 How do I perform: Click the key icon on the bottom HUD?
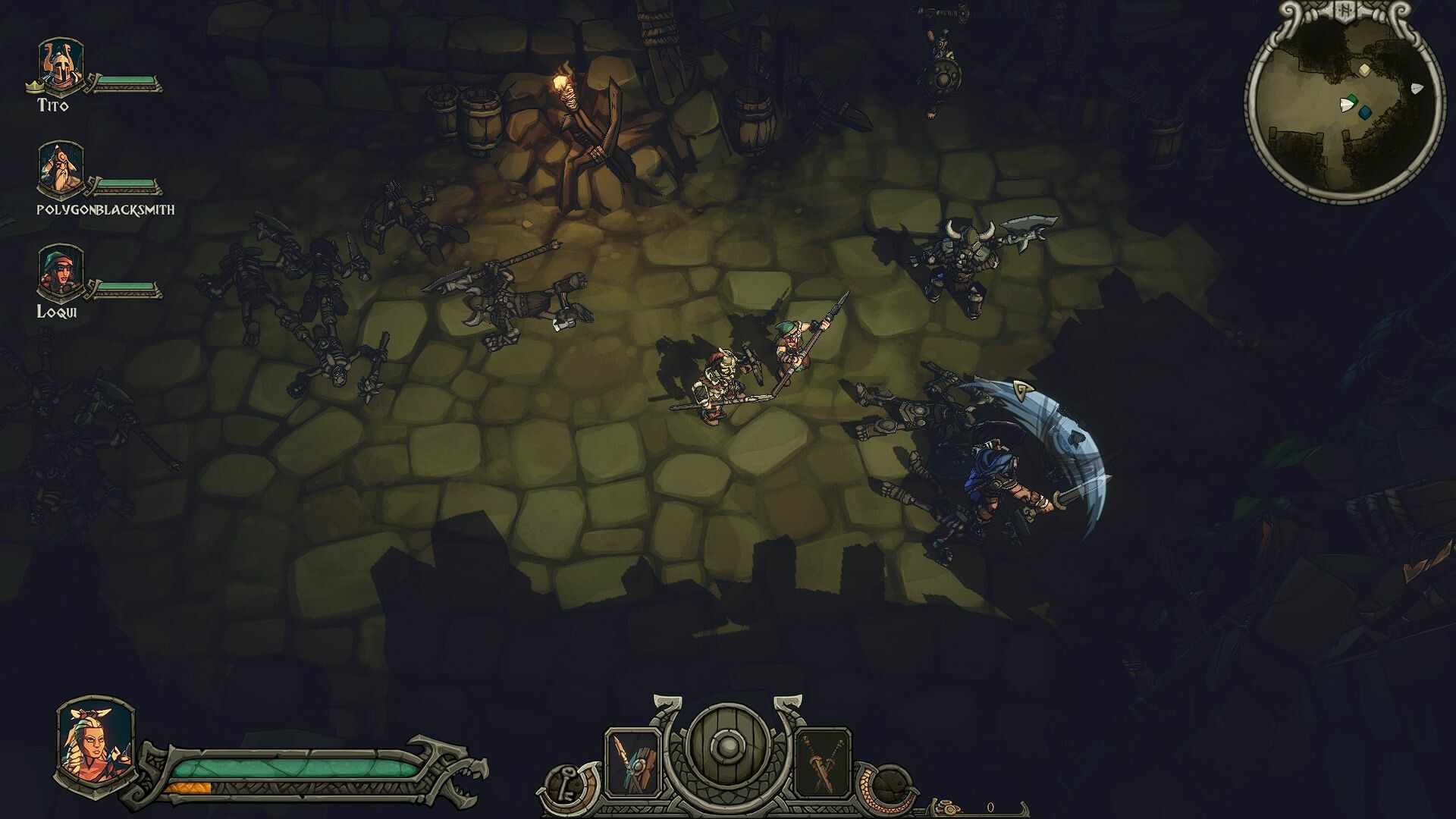coord(565,783)
